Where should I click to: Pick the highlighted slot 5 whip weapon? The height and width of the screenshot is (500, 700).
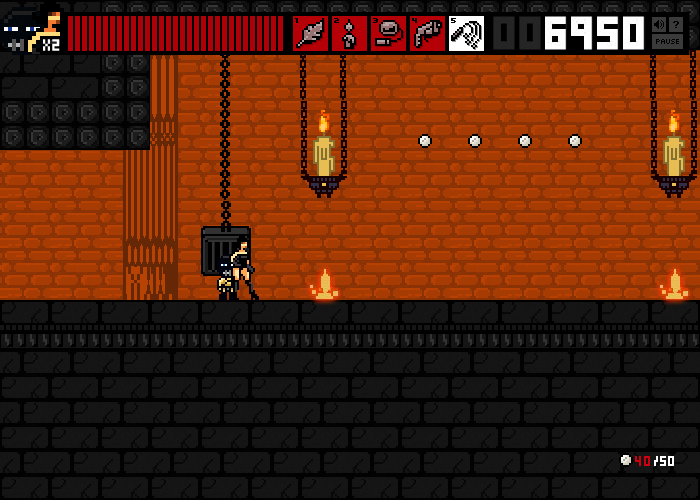pyautogui.click(x=466, y=33)
